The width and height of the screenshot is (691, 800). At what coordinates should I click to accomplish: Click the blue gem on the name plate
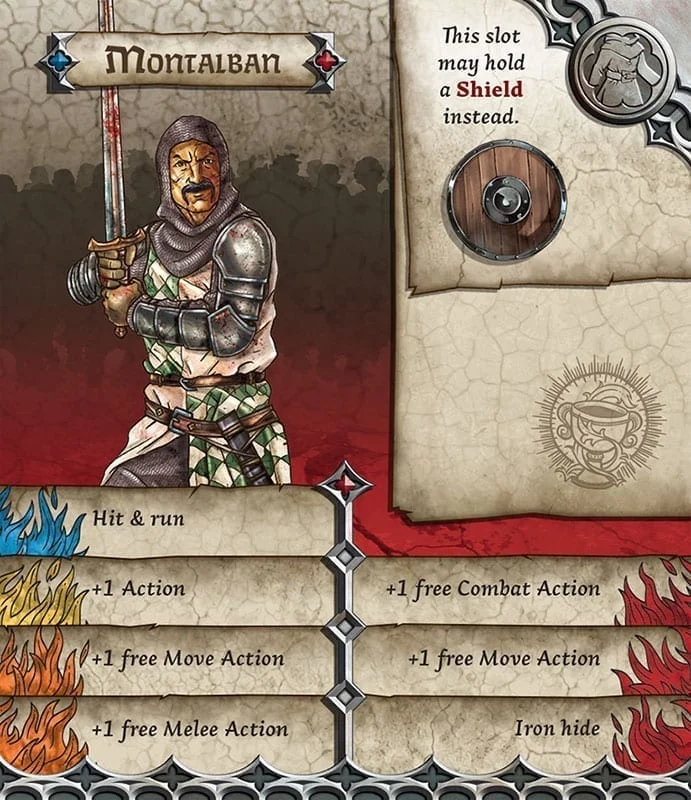click(58, 62)
